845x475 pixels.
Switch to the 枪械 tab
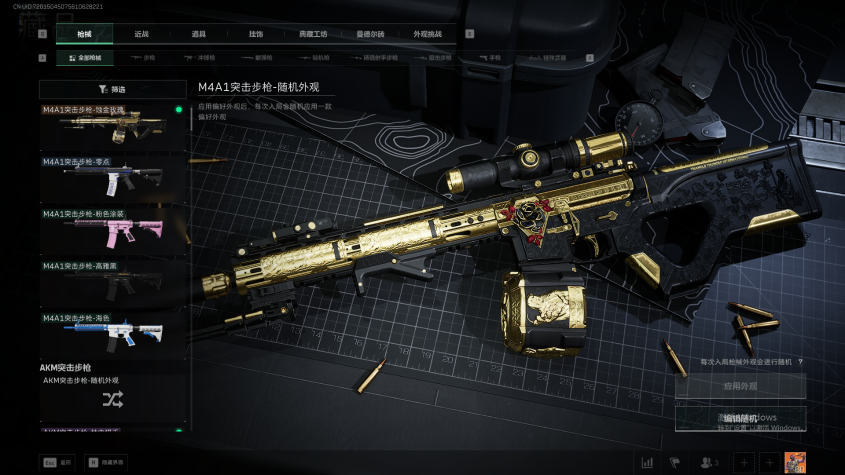[84, 34]
